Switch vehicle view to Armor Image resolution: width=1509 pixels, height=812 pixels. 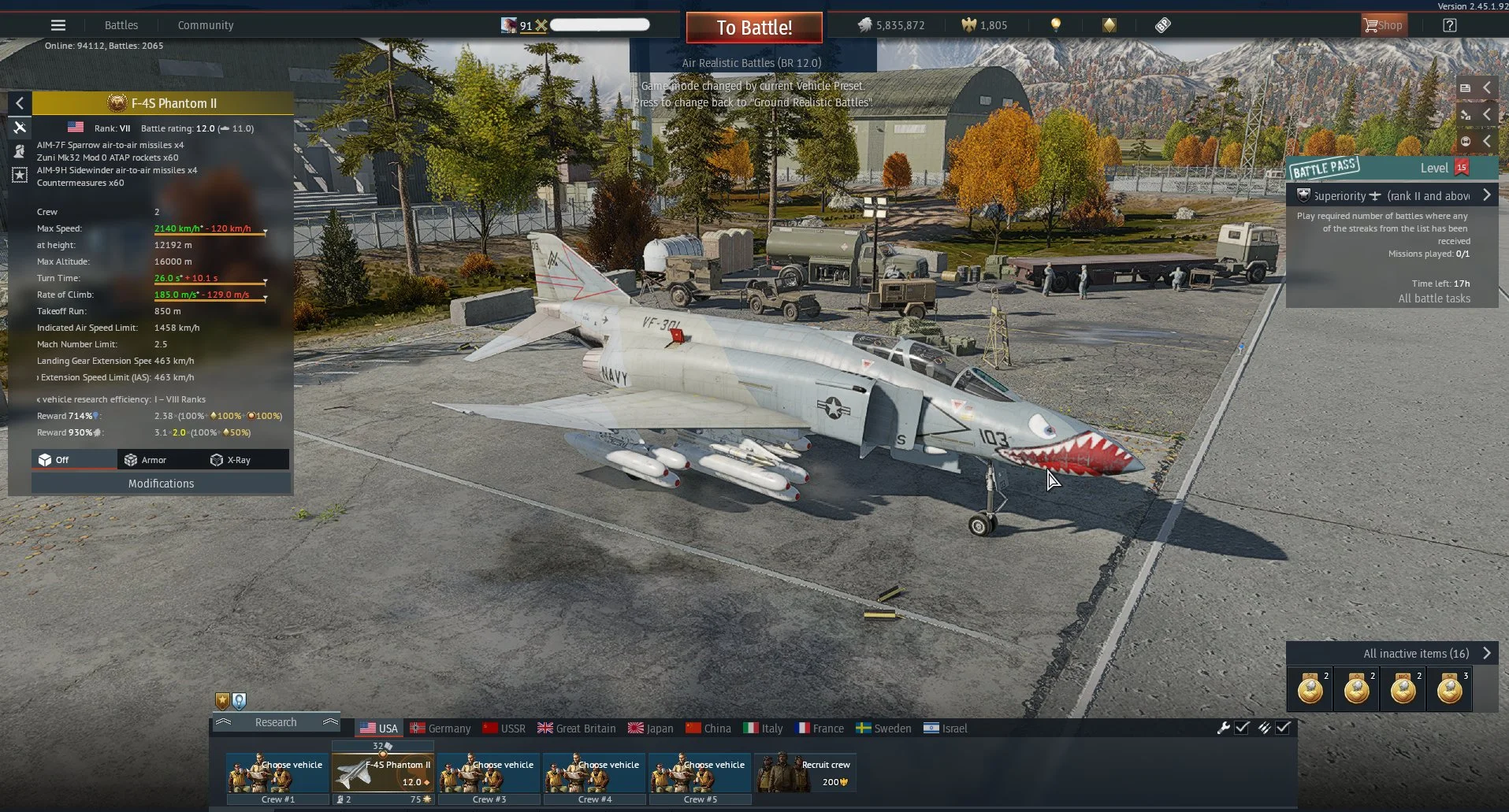click(x=146, y=460)
